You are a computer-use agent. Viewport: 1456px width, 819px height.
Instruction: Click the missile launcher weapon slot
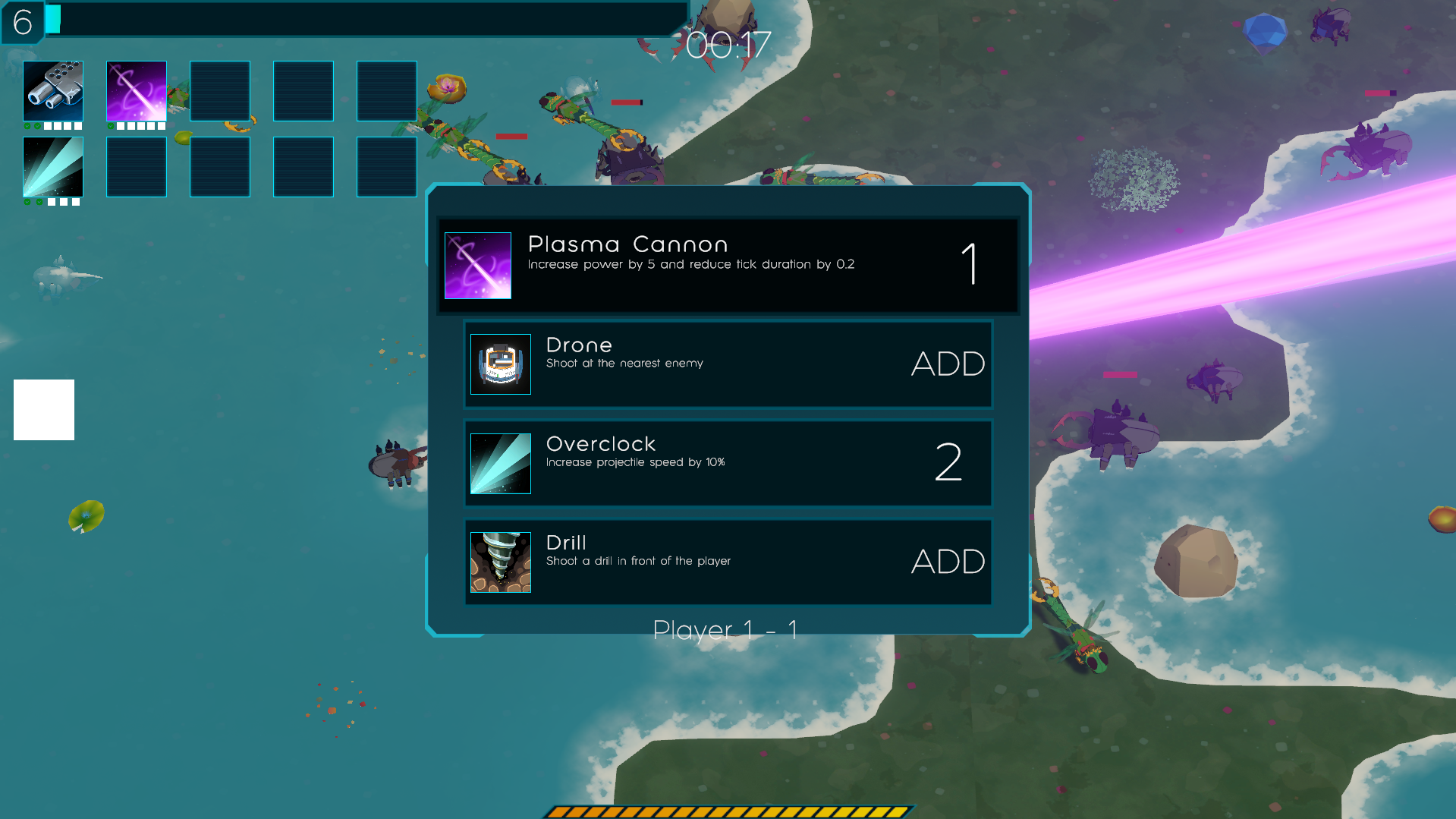53,91
